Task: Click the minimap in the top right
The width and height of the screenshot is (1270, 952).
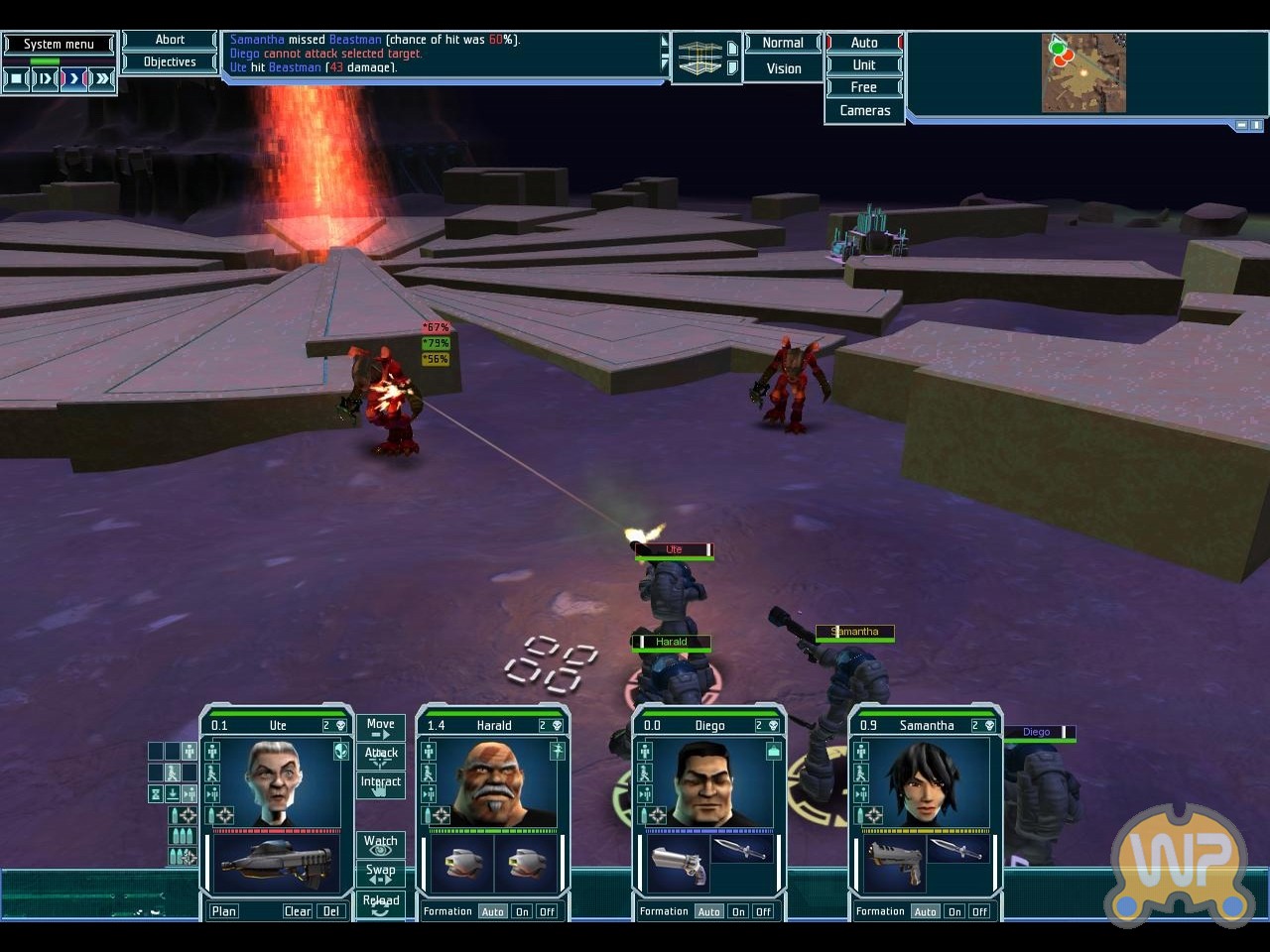Action: click(x=1083, y=73)
